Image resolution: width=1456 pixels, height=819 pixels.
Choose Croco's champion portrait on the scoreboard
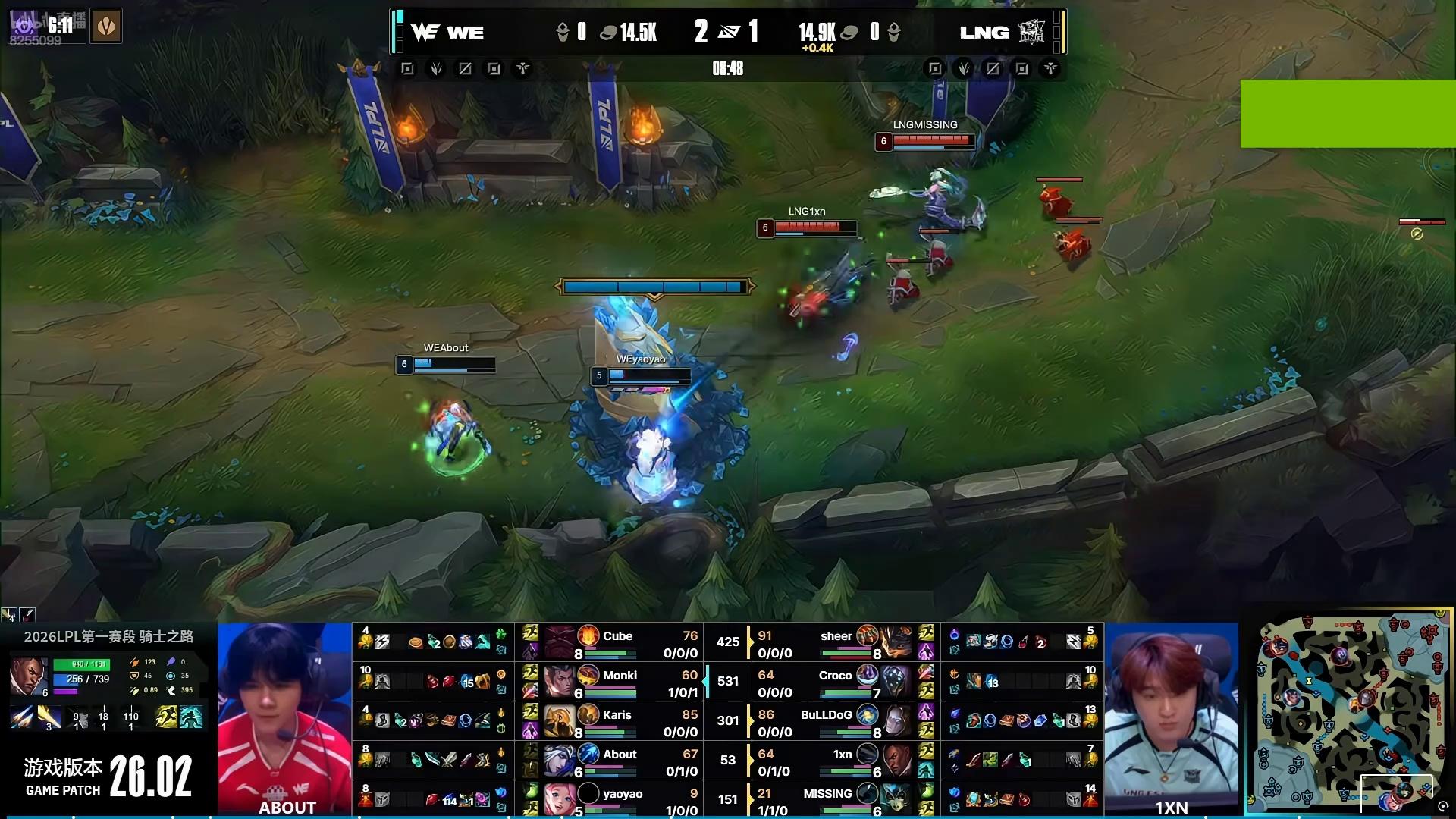click(x=896, y=681)
